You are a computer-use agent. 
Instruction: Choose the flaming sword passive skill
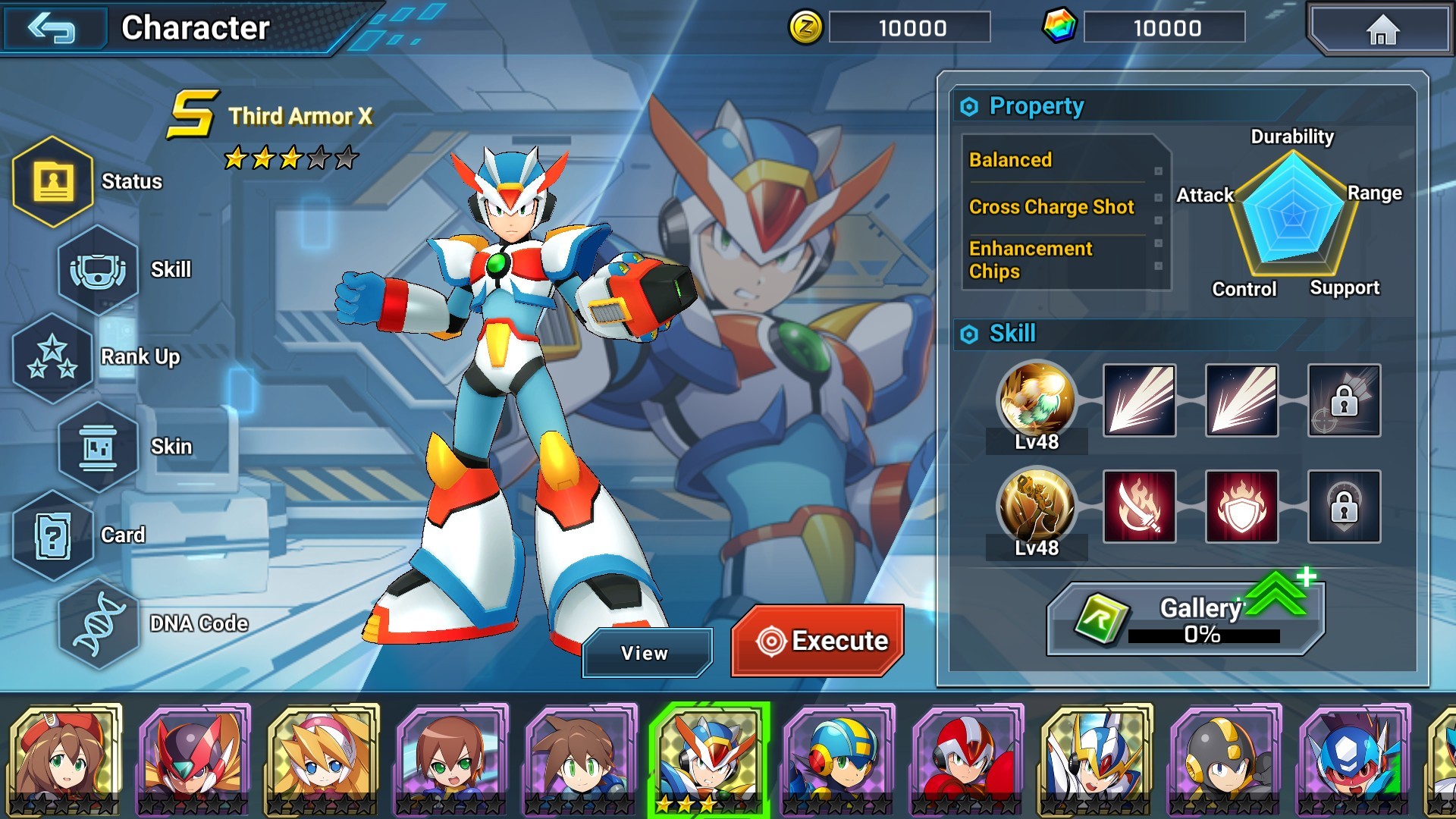1139,507
